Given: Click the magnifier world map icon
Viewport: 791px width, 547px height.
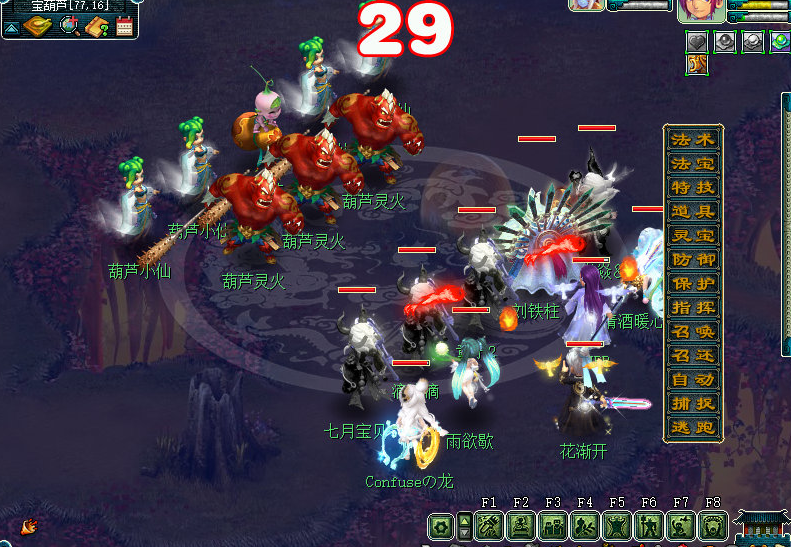Looking at the screenshot, I should coord(69,26).
